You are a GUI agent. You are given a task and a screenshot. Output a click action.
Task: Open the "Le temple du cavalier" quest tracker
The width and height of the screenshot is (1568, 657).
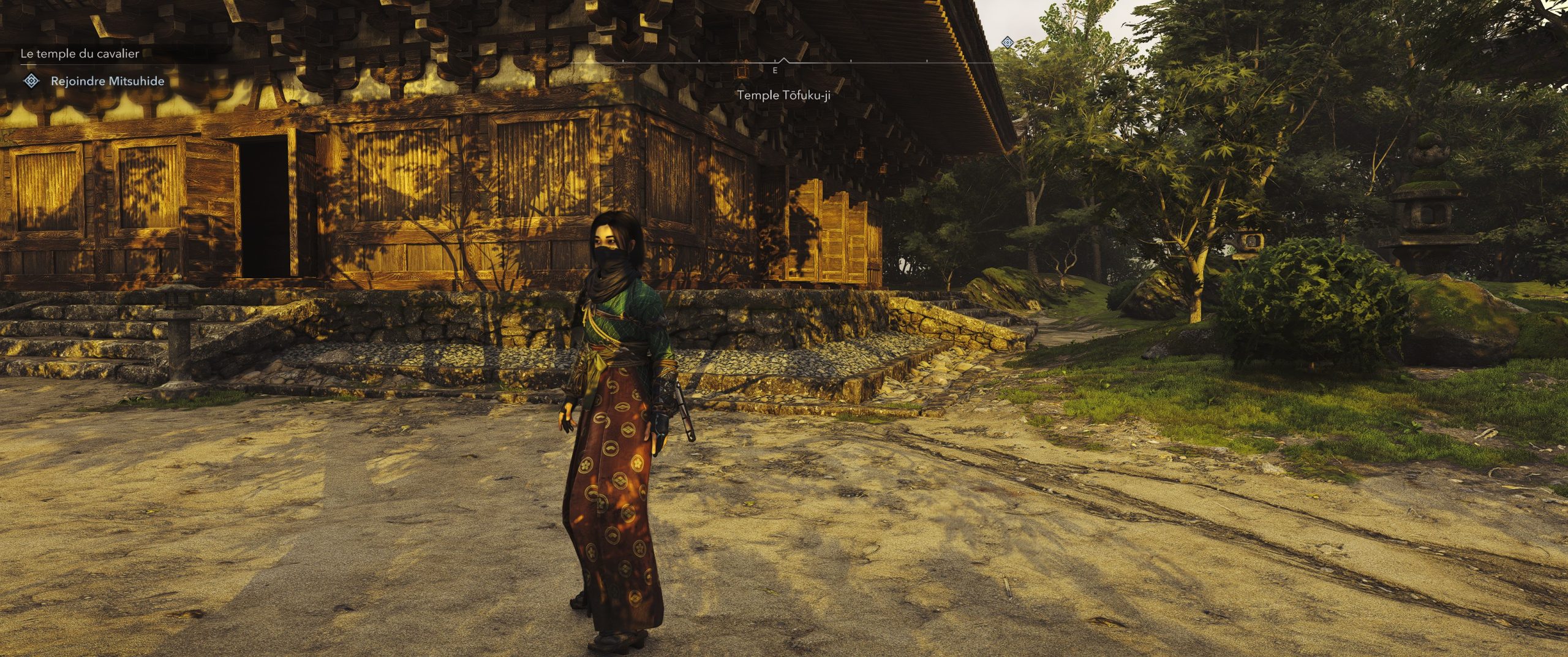(x=80, y=54)
